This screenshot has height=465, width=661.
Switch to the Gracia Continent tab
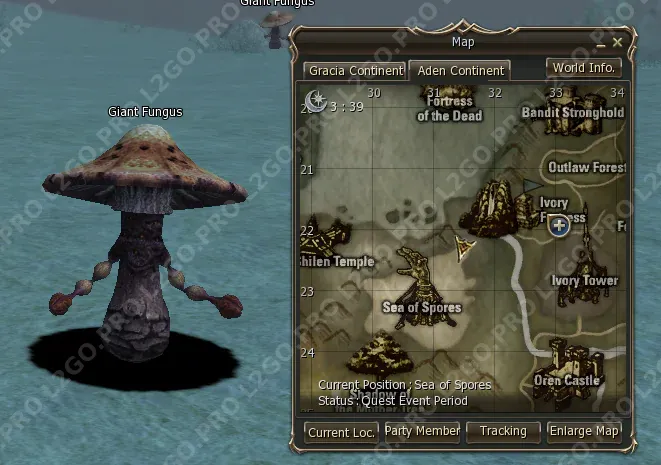point(355,72)
